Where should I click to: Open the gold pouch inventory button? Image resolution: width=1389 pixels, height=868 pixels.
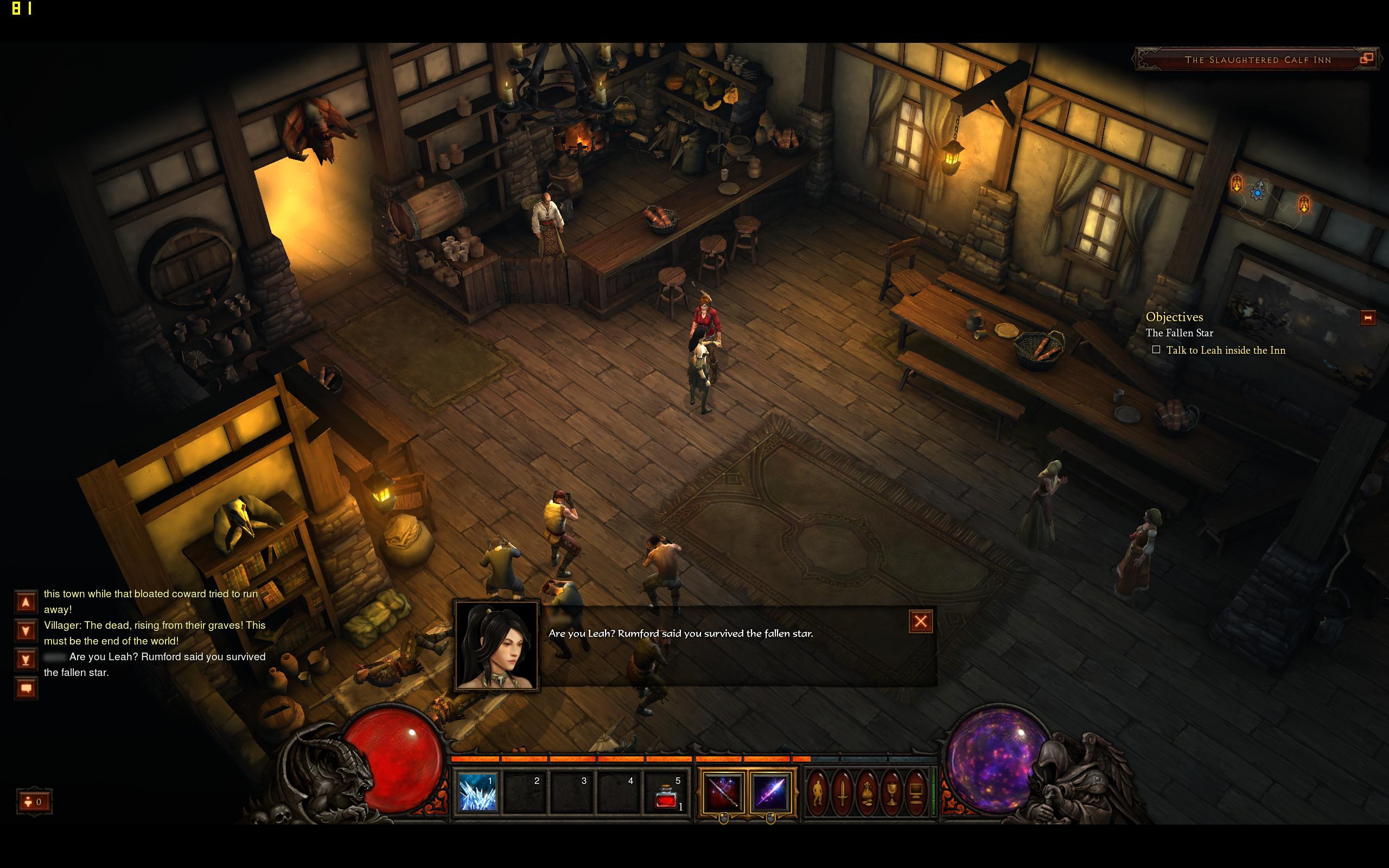point(866,793)
